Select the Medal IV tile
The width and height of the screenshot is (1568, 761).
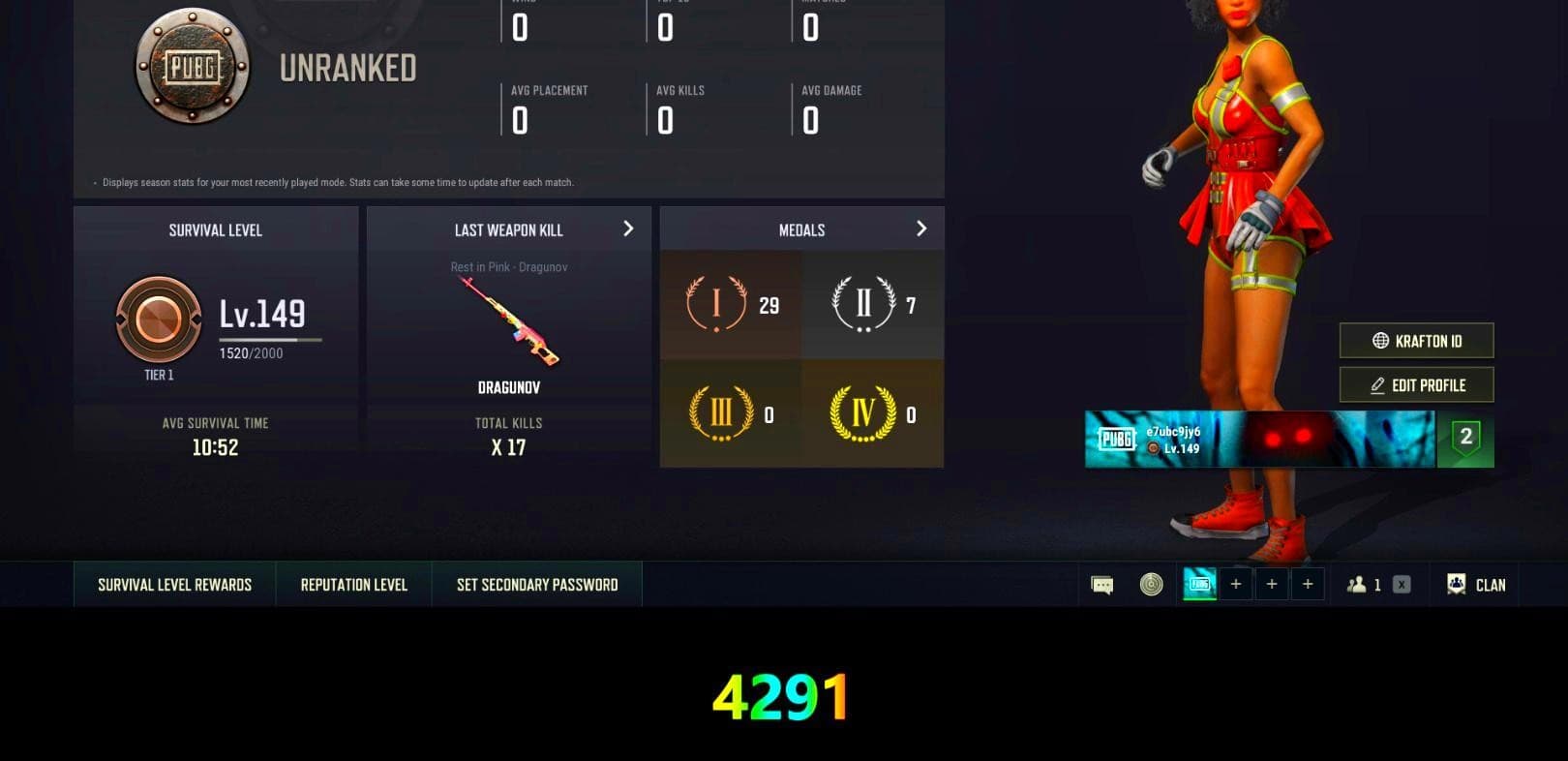(x=871, y=414)
